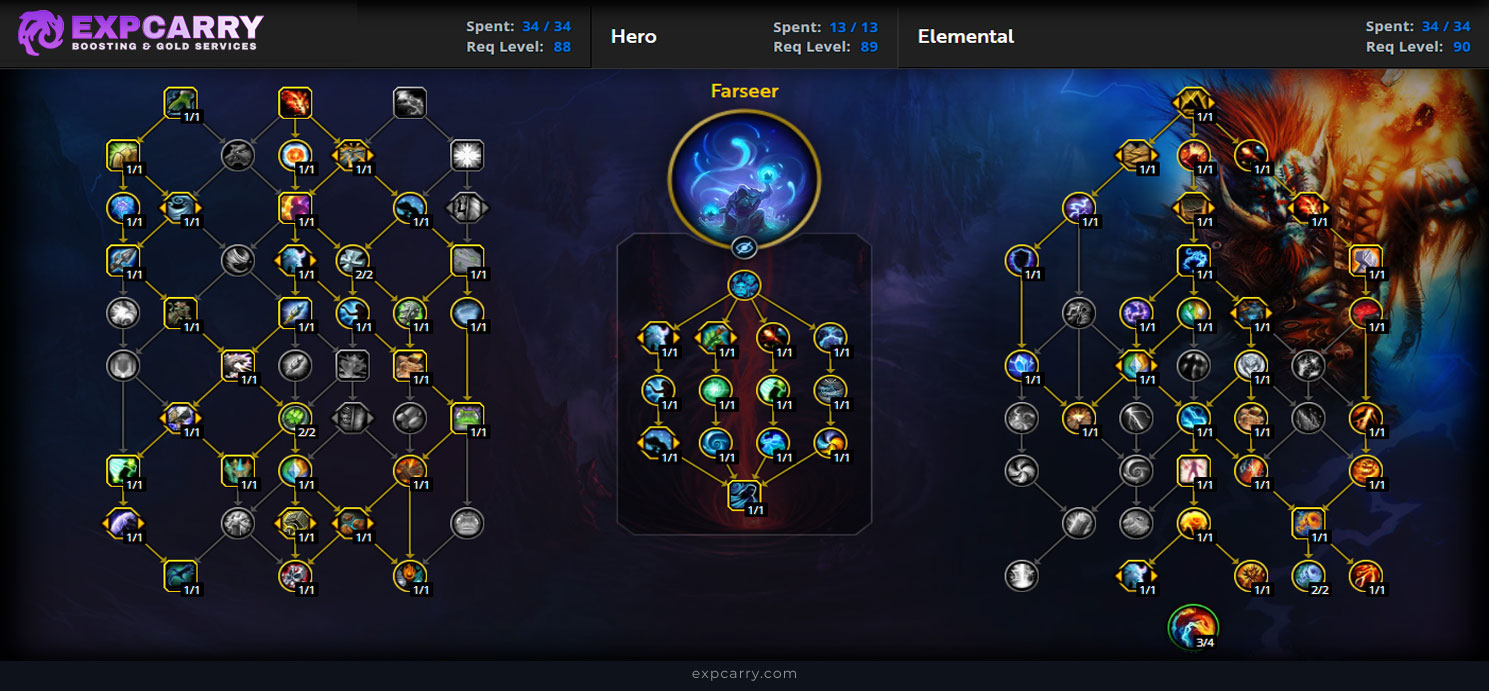Pick the apex node of the Elemental tree
1489x691 pixels.
pos(1194,102)
